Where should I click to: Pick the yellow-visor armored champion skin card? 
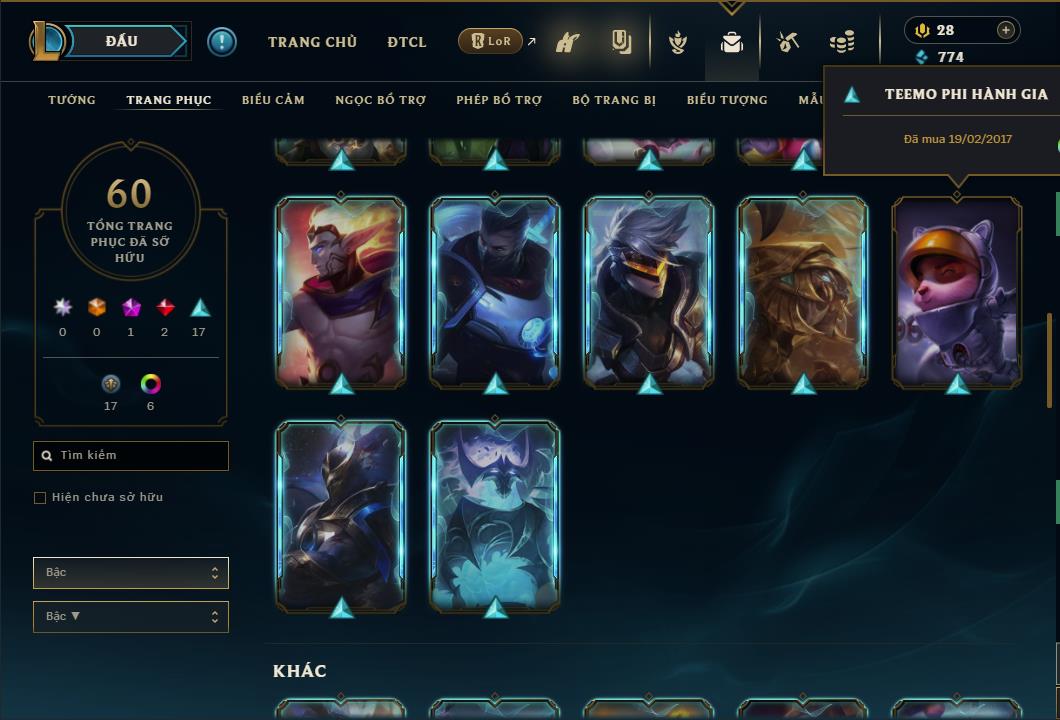point(649,290)
